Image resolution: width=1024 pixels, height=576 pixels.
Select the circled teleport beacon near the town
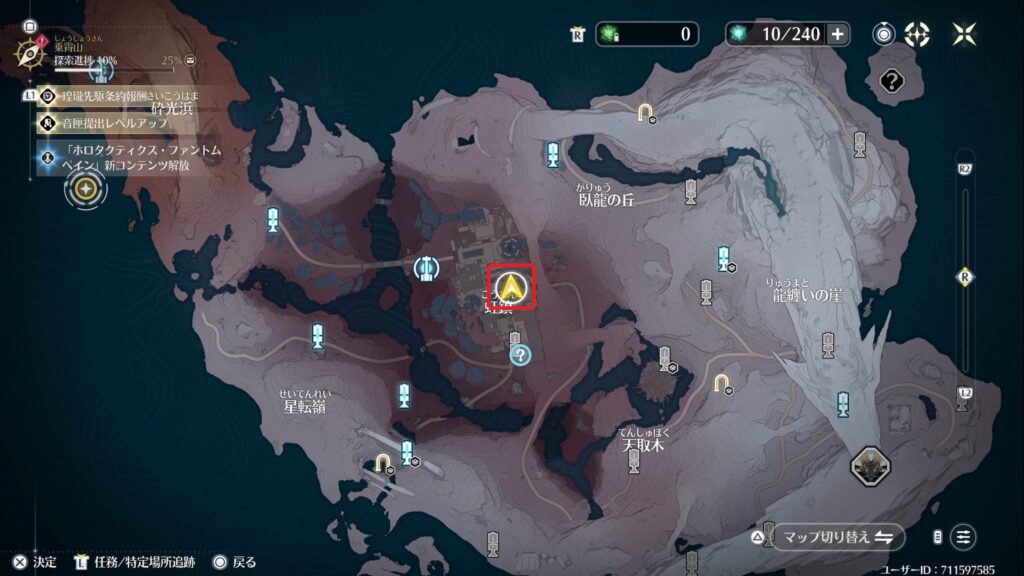click(x=426, y=267)
